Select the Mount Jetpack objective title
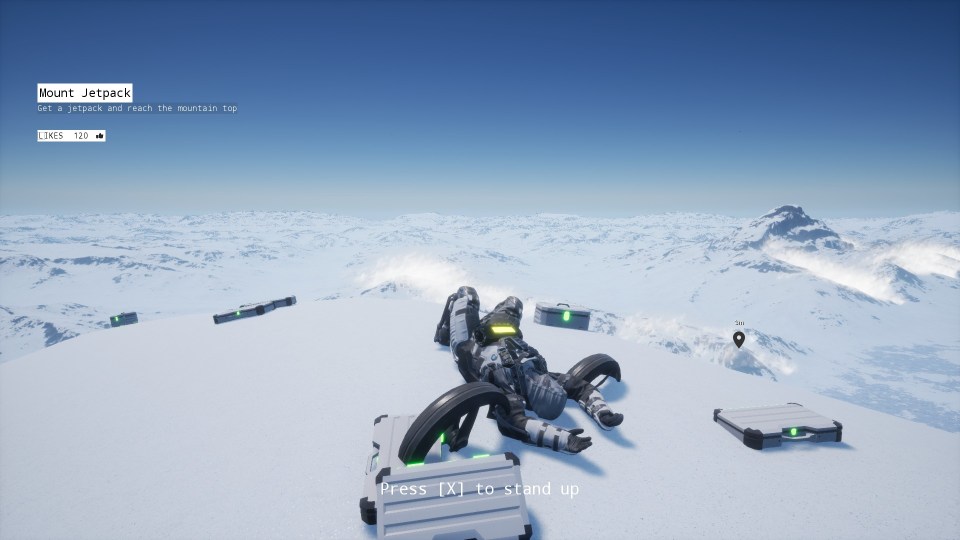The image size is (960, 540). point(85,93)
